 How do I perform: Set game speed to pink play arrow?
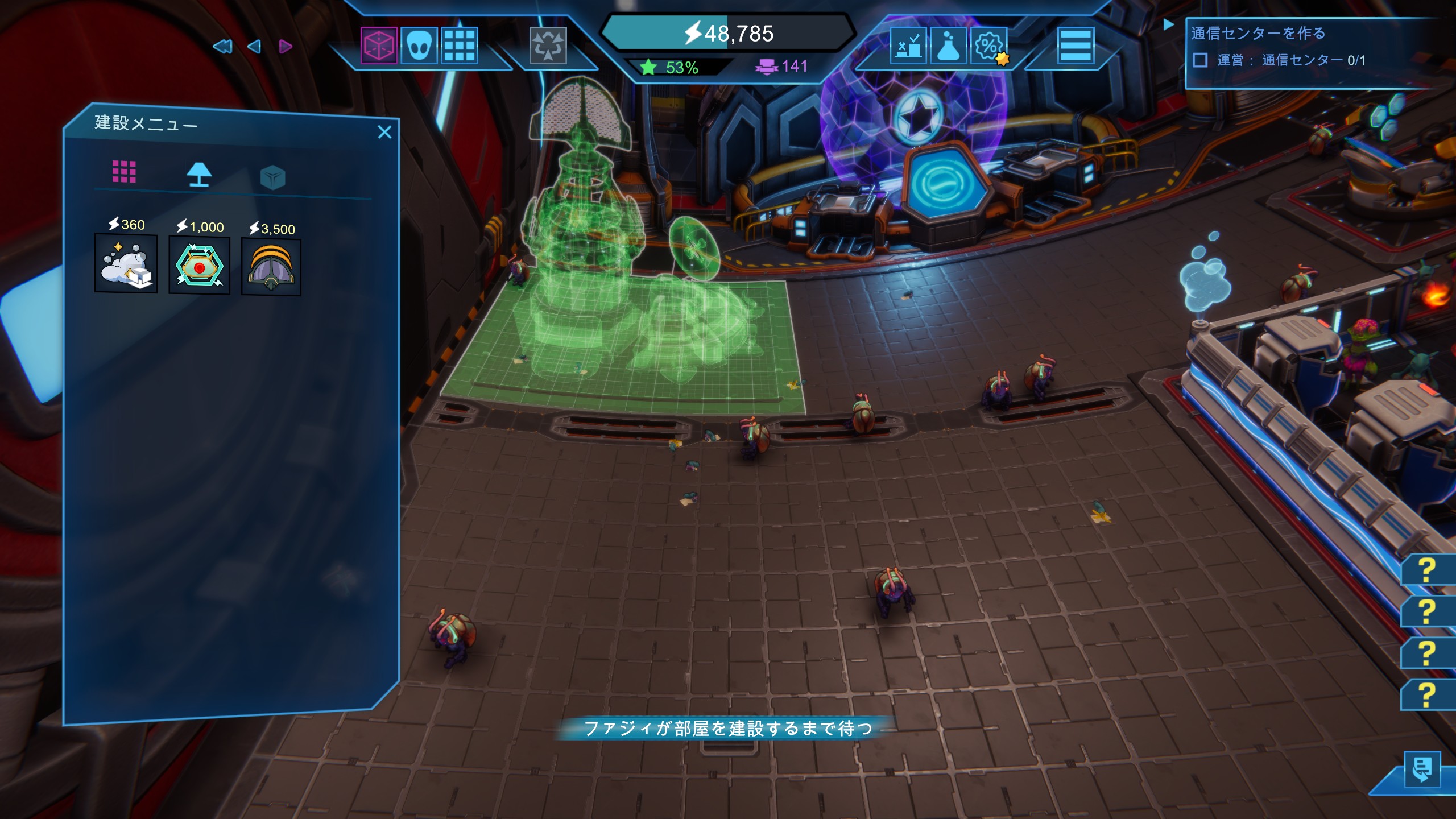click(286, 47)
